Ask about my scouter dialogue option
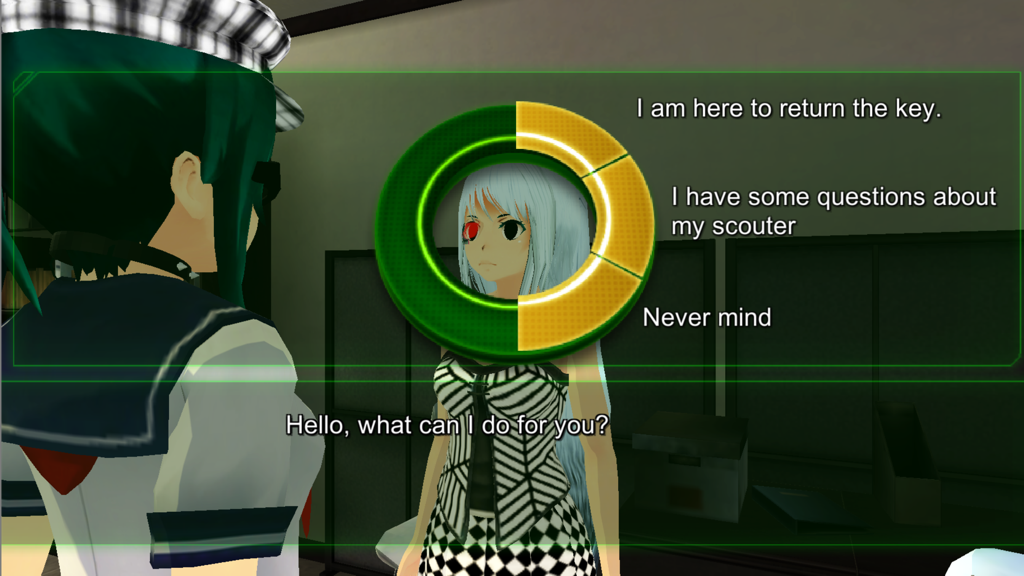The image size is (1024, 576). [833, 211]
